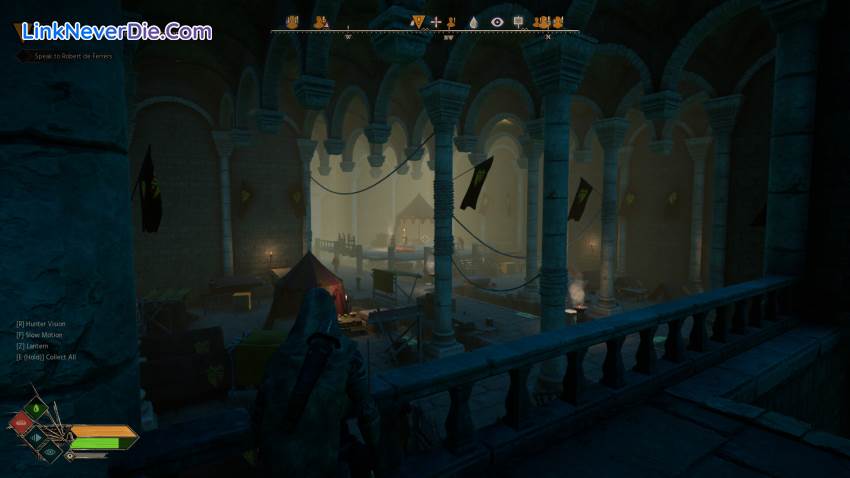Open the LinkNeverDie.Com watermark link

pos(116,31)
